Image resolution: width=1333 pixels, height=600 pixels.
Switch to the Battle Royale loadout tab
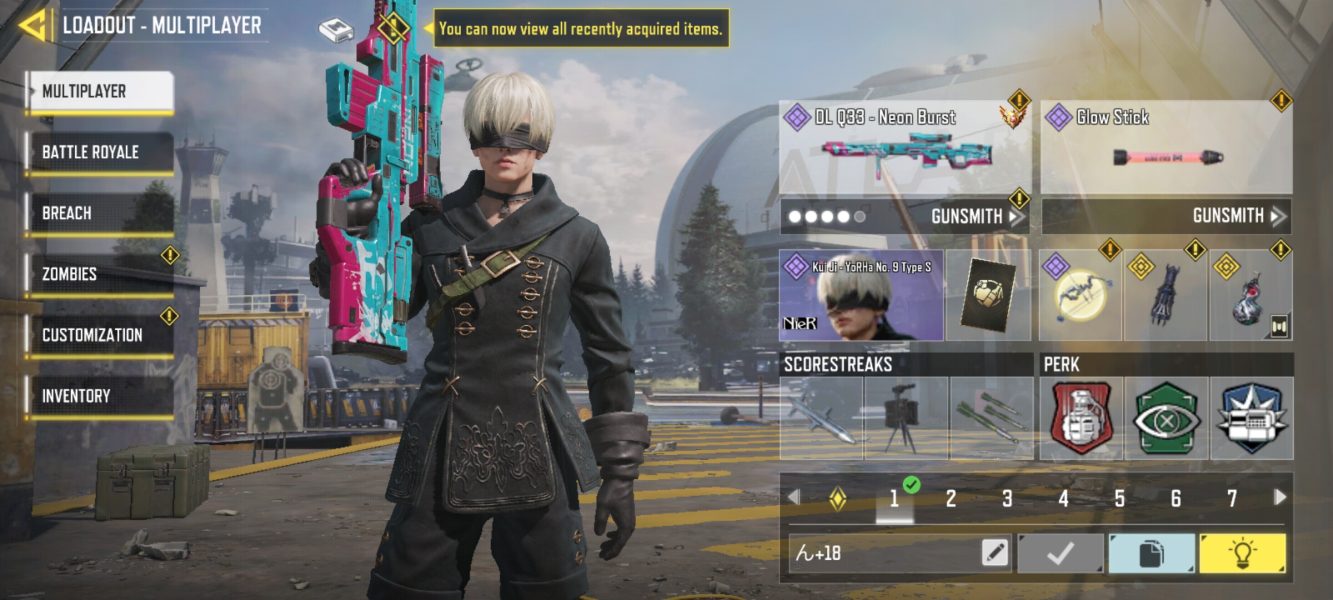tap(99, 153)
